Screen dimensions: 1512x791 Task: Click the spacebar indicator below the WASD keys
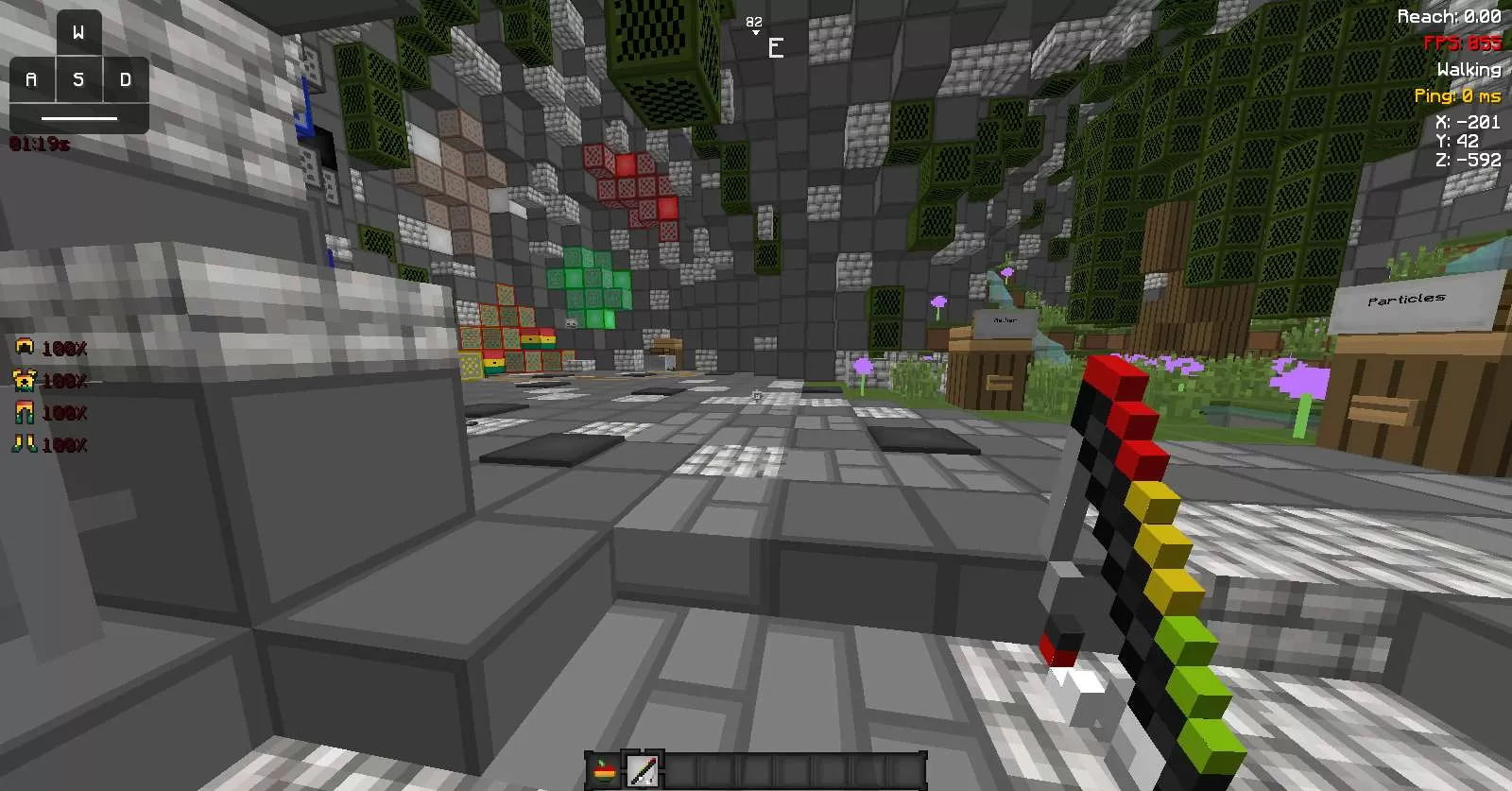(79, 116)
